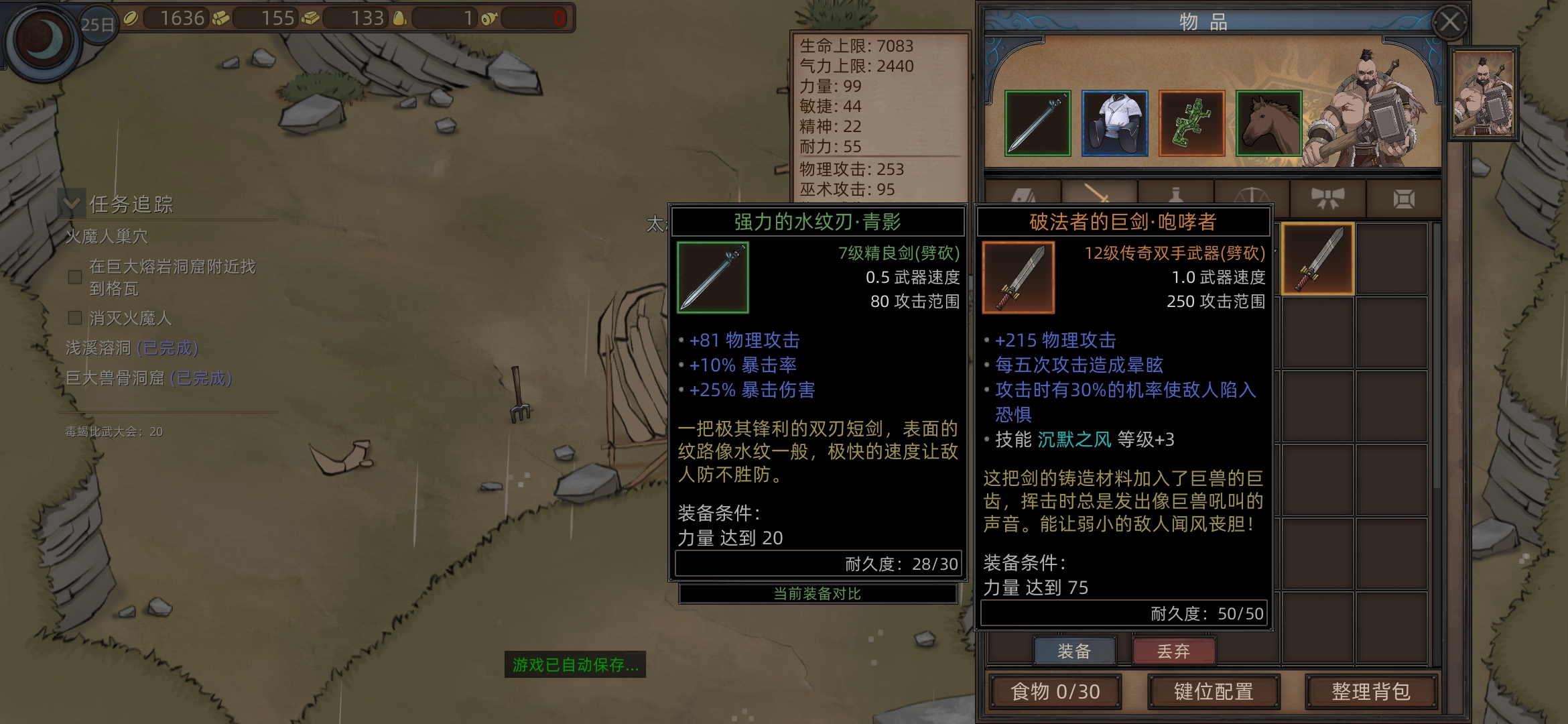
Task: Click the hero portrait beside the inventory
Action: pos(1482,95)
